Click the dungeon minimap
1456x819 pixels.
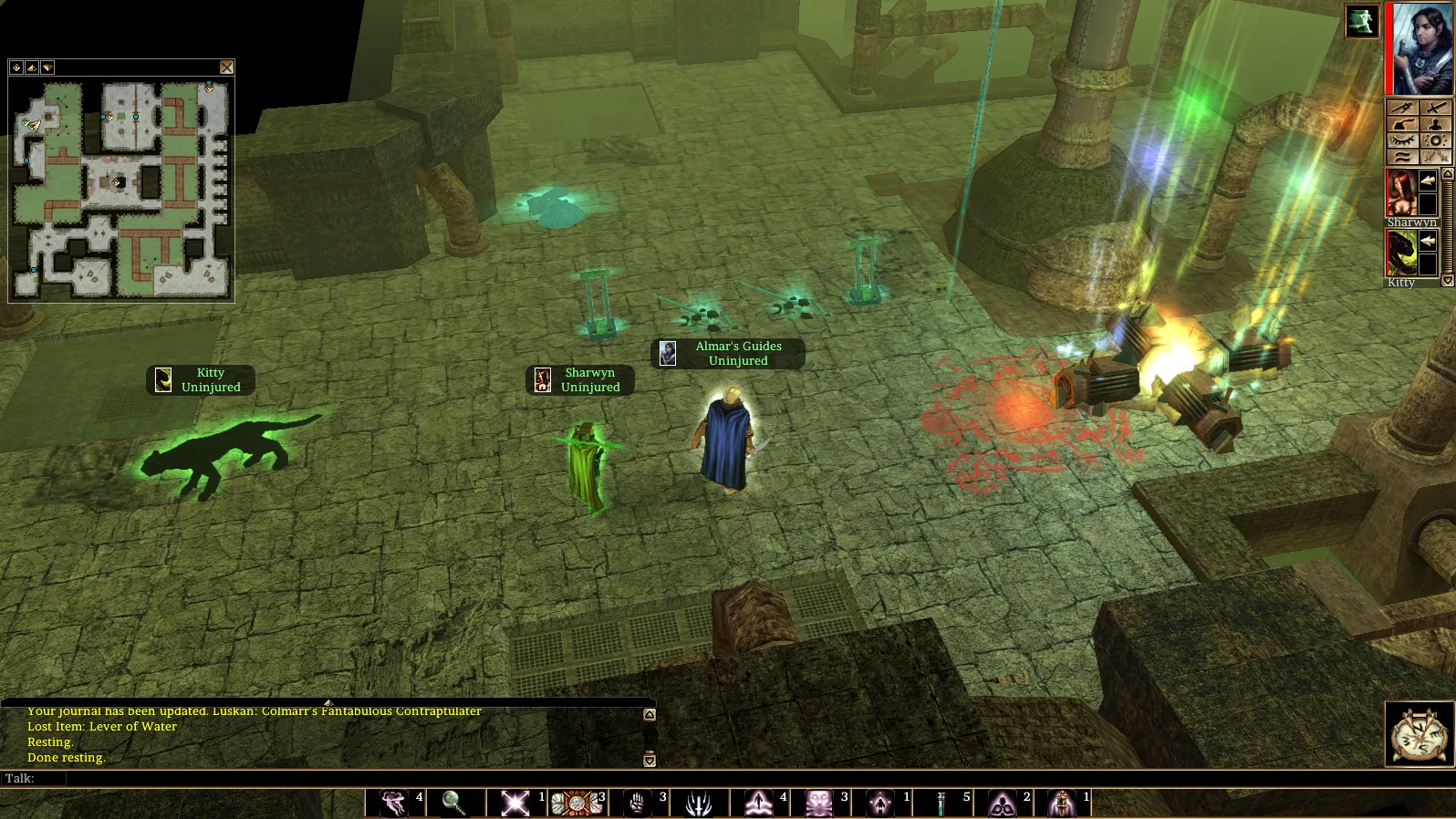tap(121, 189)
